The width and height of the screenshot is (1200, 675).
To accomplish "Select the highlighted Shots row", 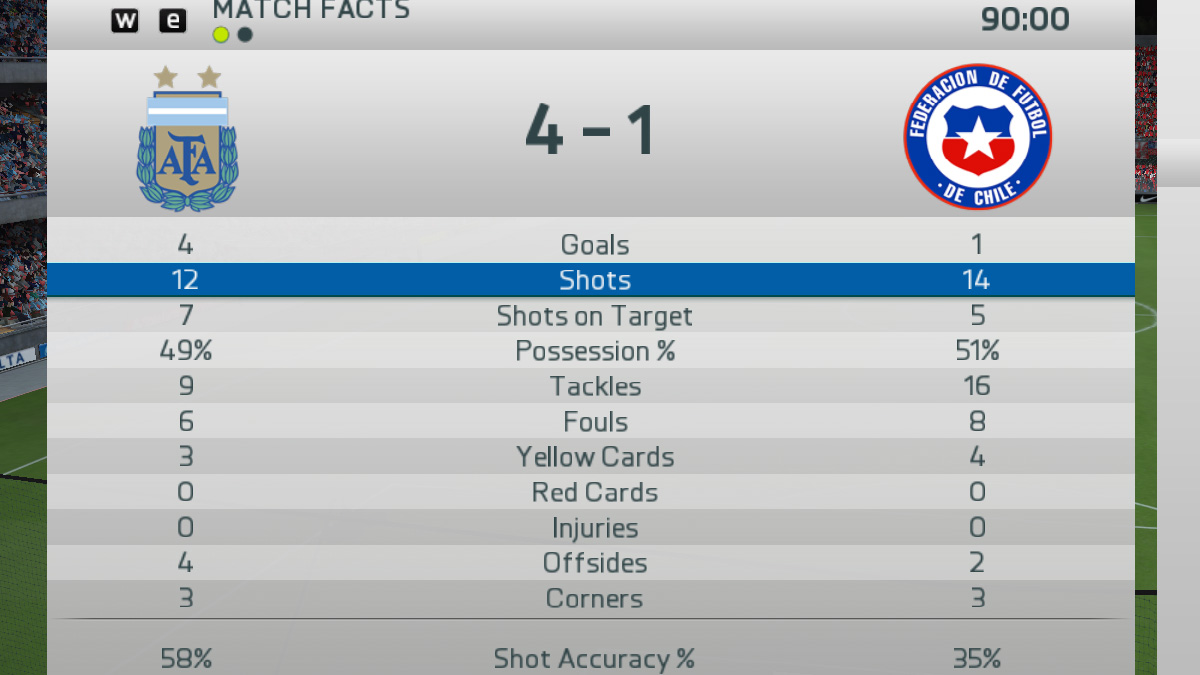I will pyautogui.click(x=595, y=280).
